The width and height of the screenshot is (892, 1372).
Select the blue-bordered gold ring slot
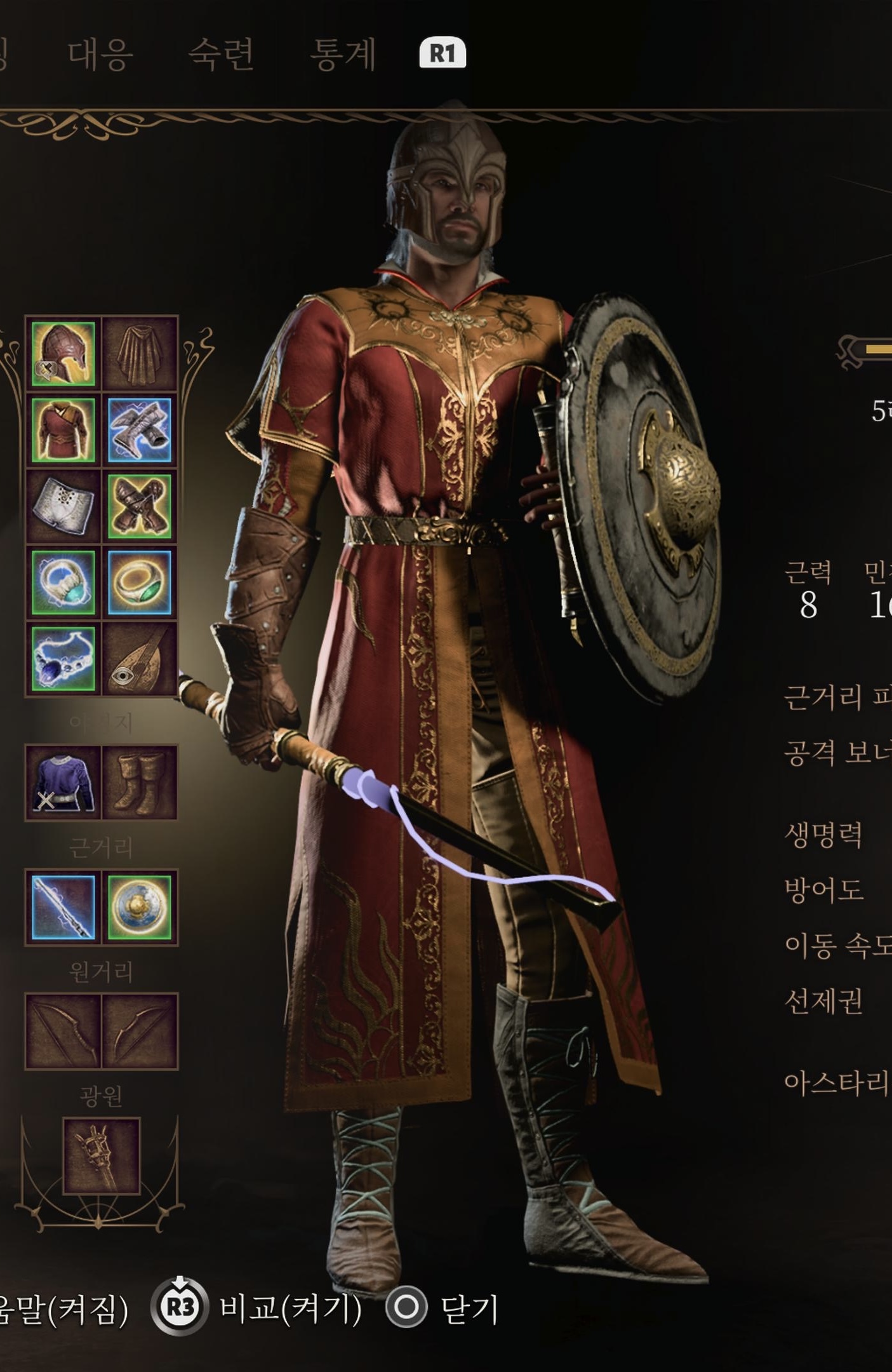[140, 582]
